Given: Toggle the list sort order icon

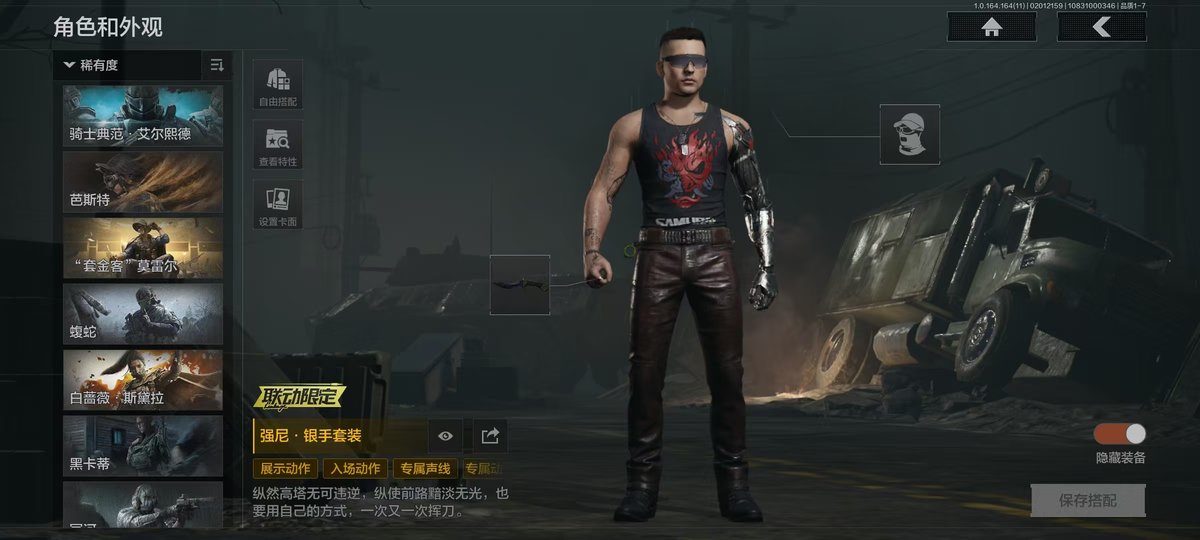Looking at the screenshot, I should click(x=217, y=65).
